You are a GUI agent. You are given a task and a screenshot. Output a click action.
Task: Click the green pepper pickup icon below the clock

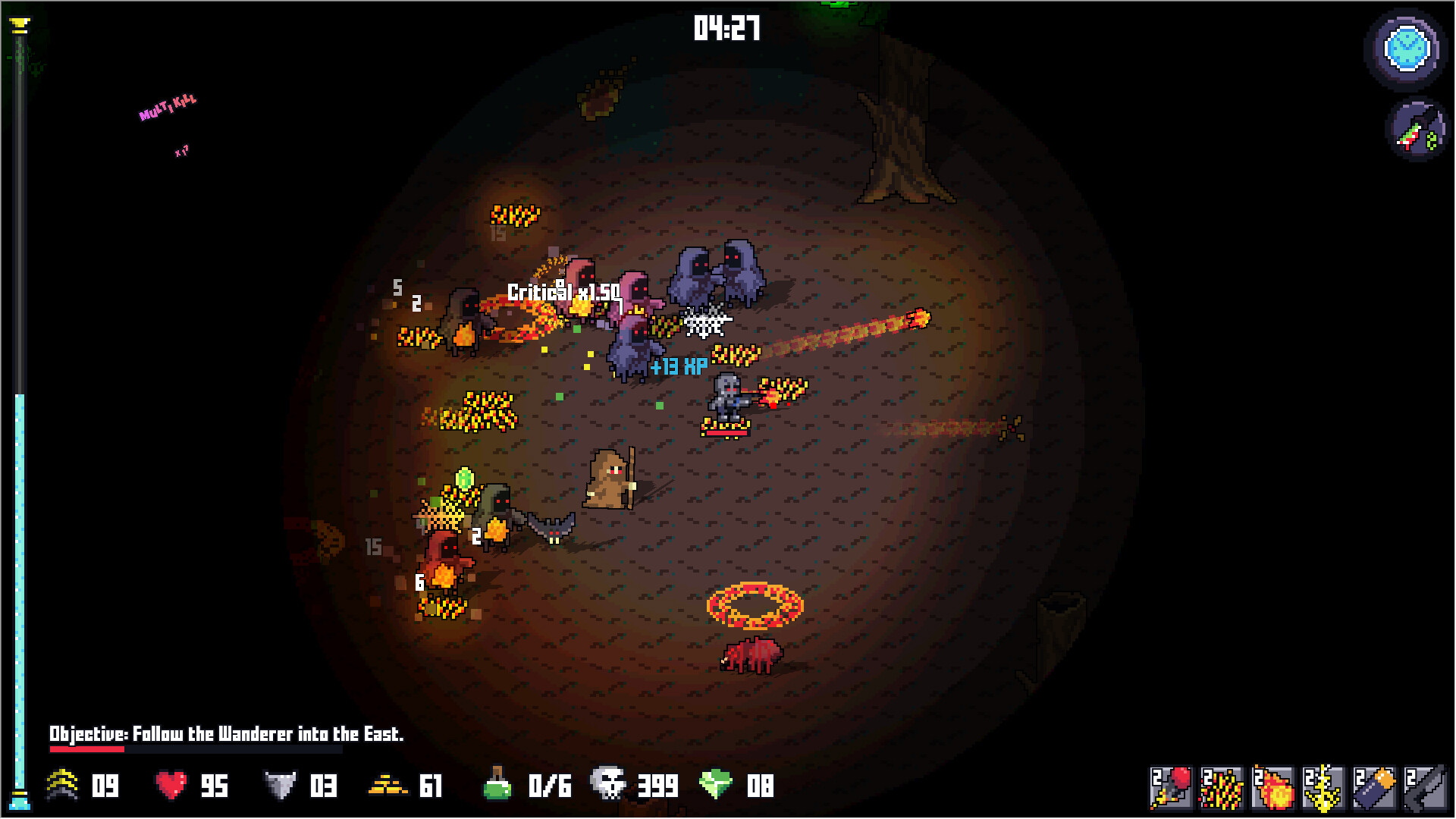tap(1415, 134)
